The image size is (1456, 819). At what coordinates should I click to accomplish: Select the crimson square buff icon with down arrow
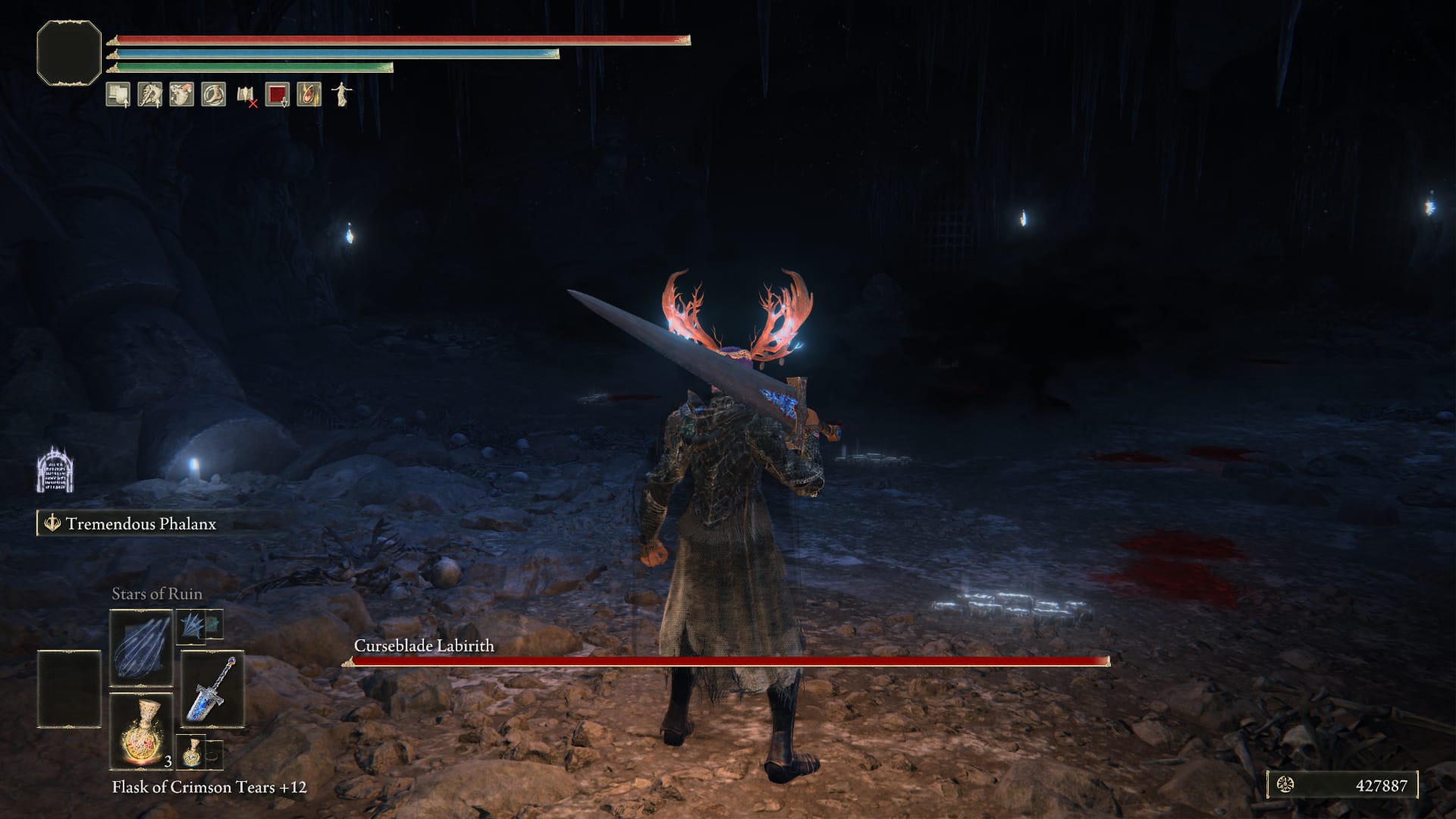coord(276,94)
